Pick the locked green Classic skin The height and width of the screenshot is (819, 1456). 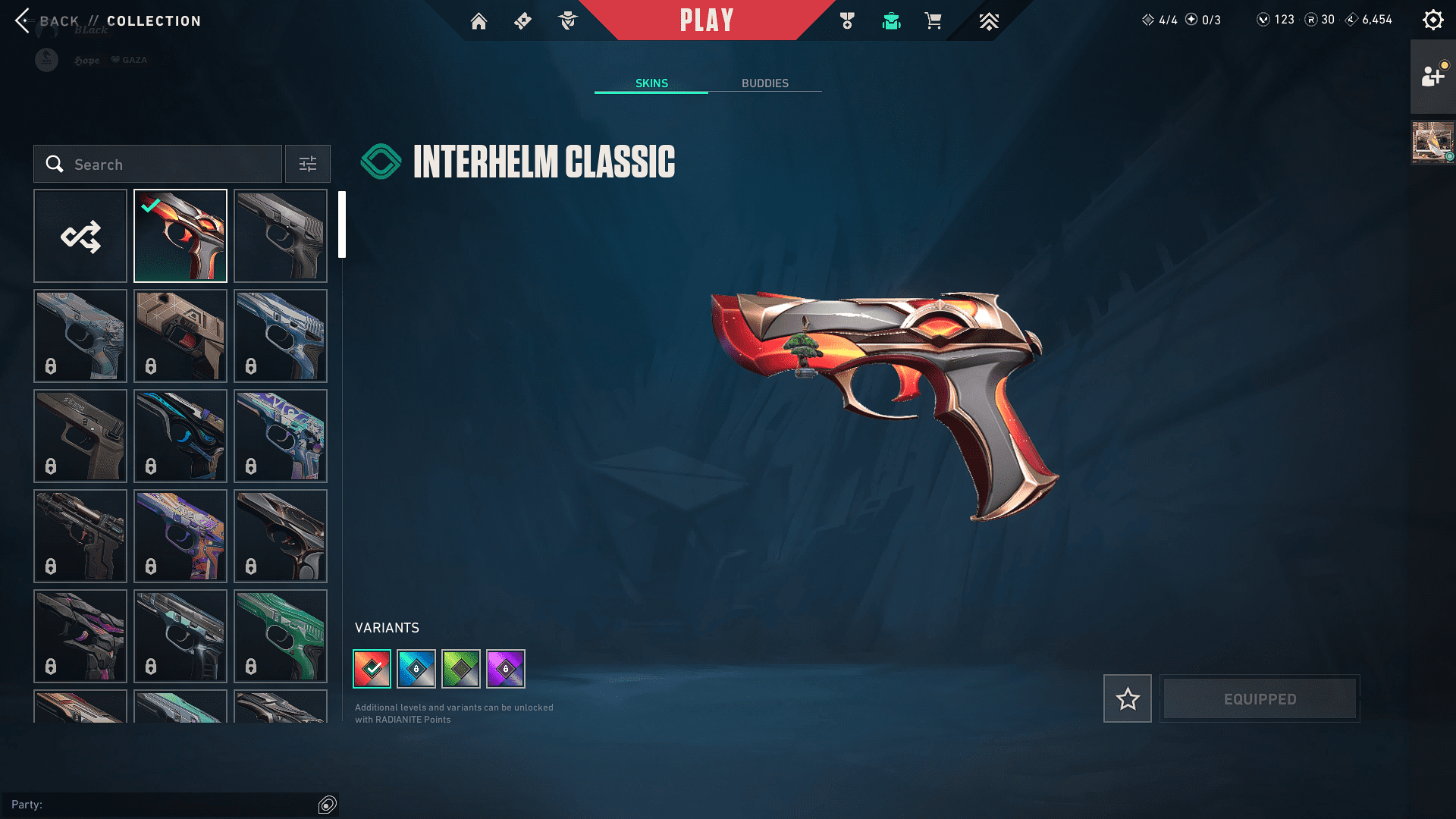point(281,636)
